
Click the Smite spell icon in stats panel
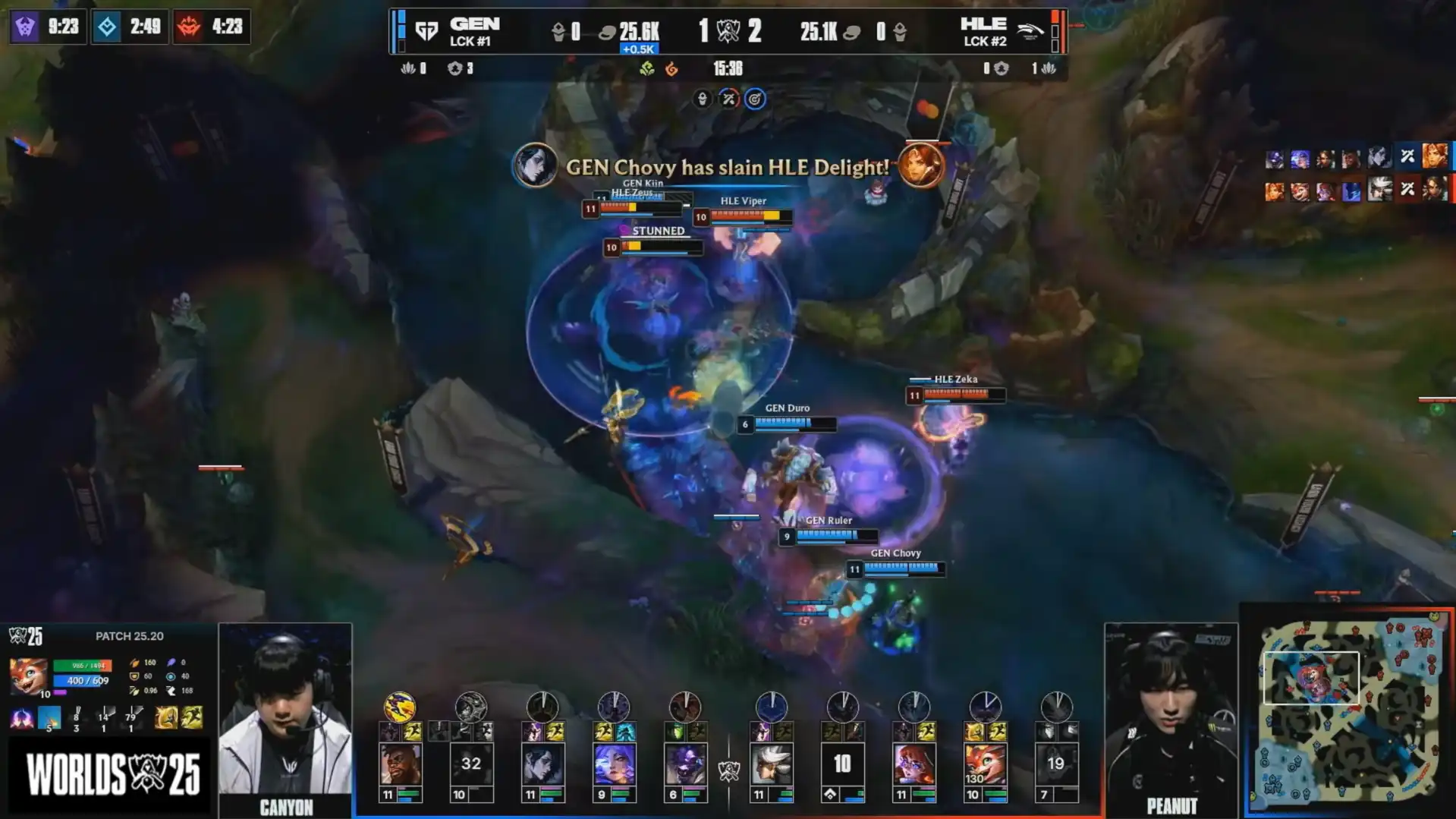pyautogui.click(x=23, y=717)
